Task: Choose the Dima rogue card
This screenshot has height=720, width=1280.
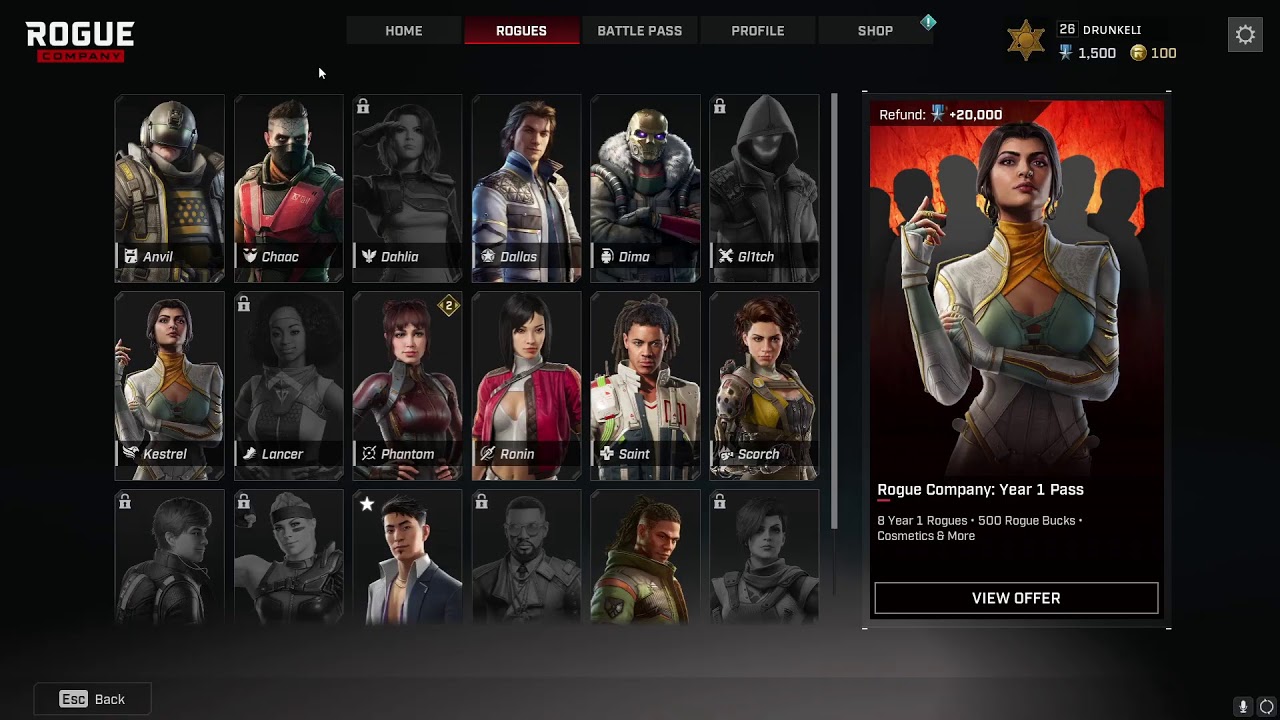Action: click(x=646, y=189)
